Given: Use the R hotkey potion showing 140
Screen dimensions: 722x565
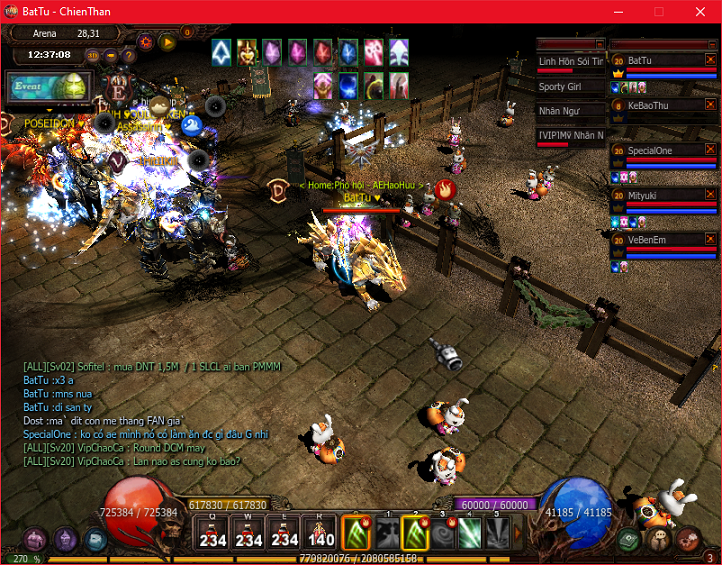Looking at the screenshot, I should click(x=321, y=532).
